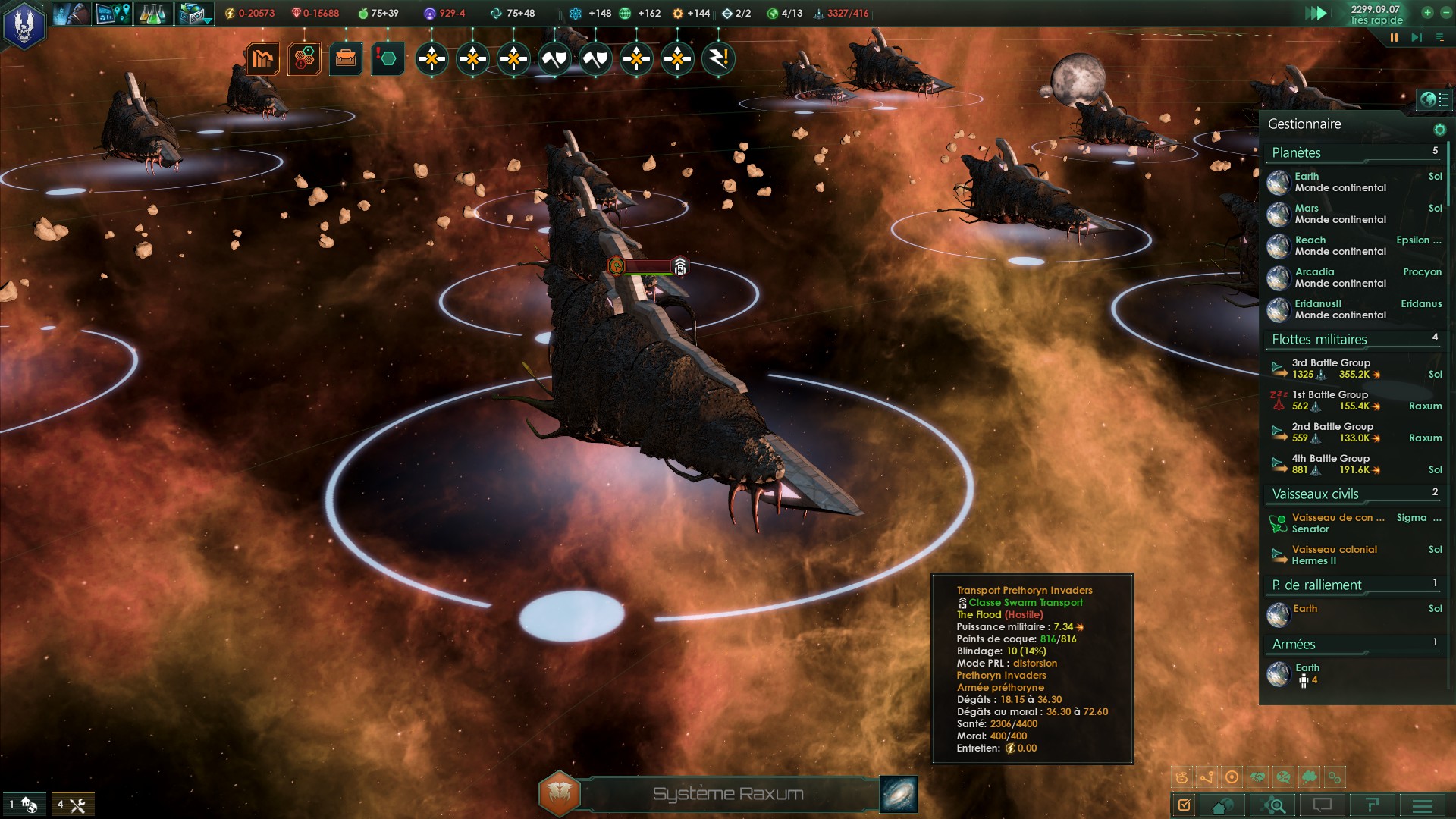1456x819 pixels.
Task: Open the main menu hamburger button
Action: (1423, 805)
